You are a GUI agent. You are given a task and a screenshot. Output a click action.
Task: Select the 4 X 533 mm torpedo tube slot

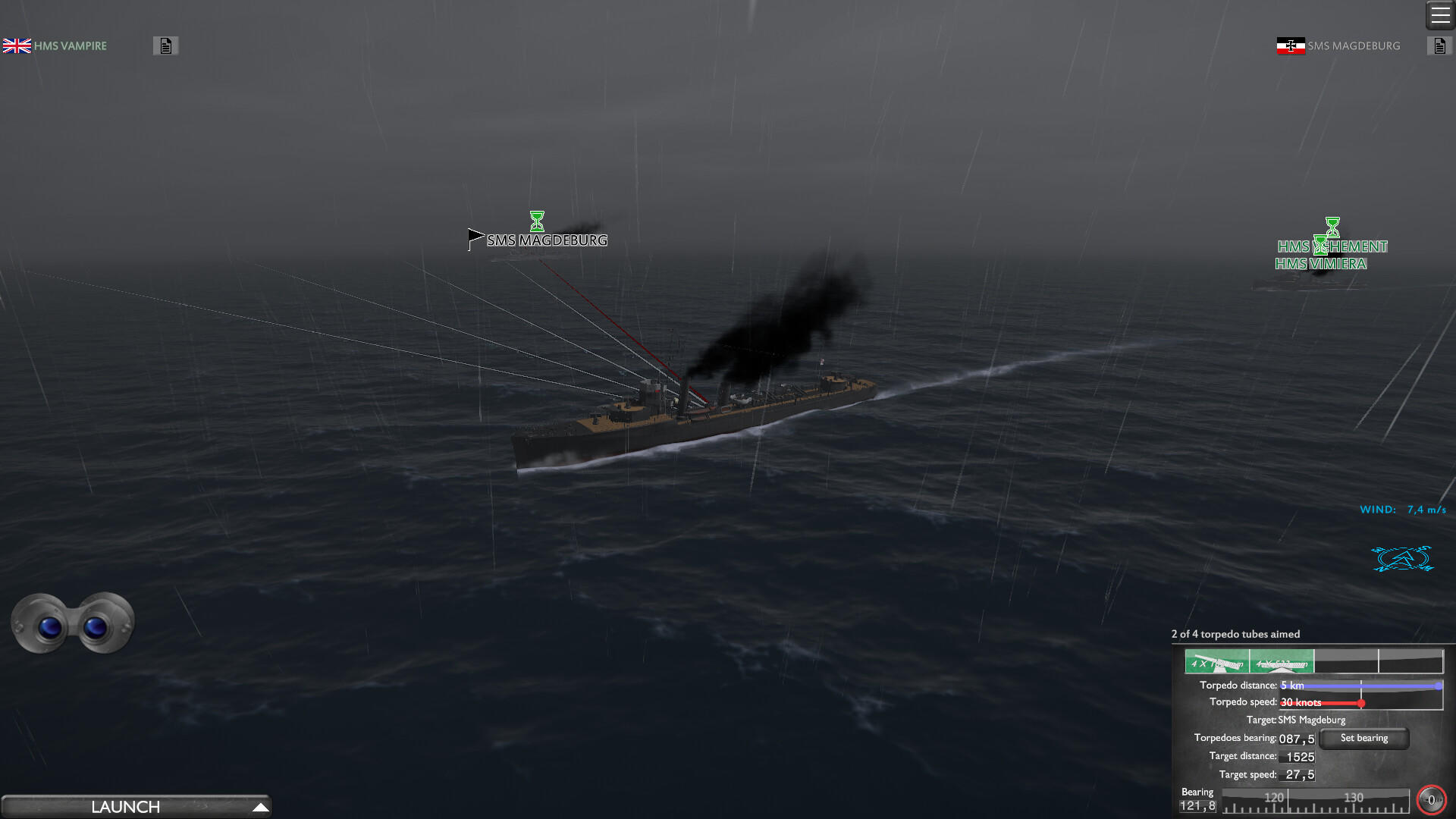pyautogui.click(x=1283, y=661)
